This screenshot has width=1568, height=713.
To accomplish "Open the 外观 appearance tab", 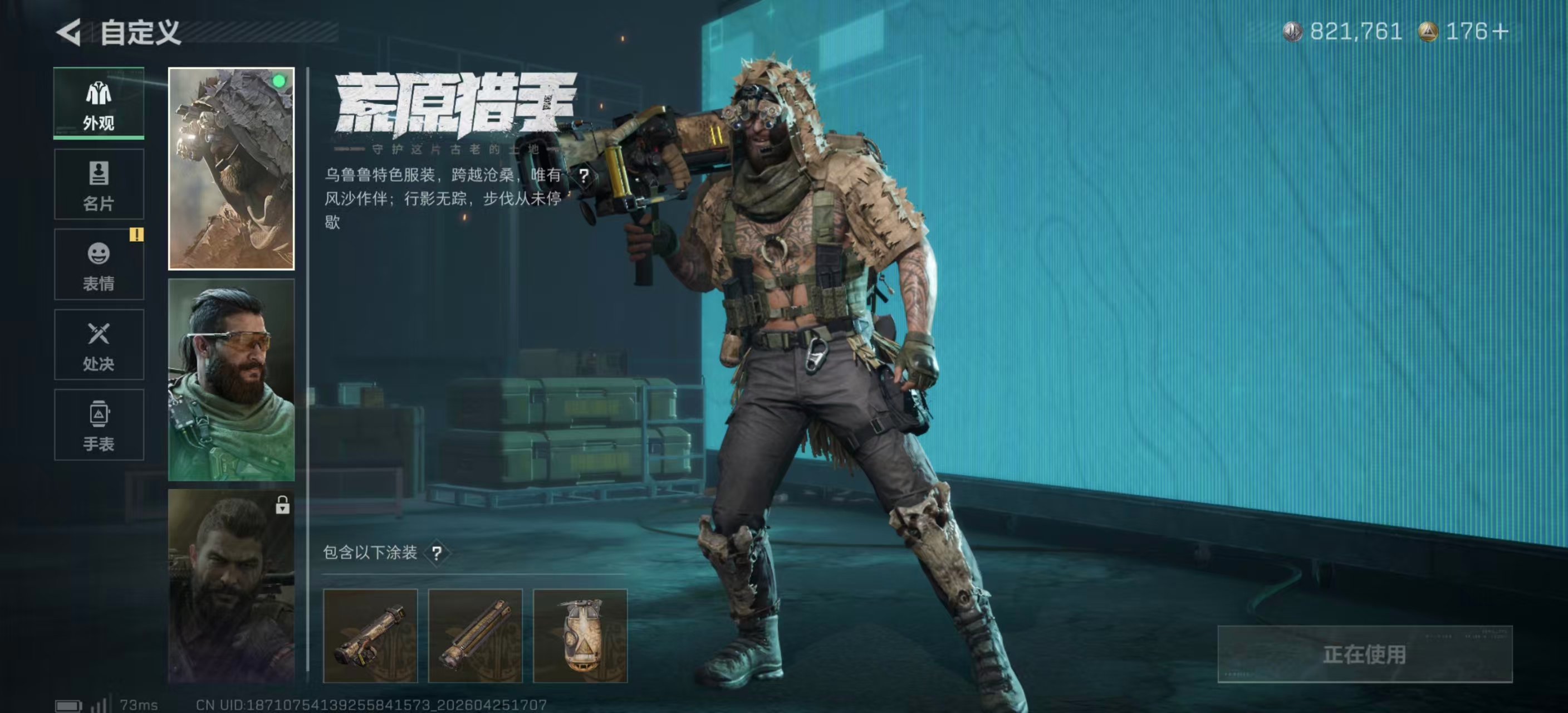I will [99, 104].
